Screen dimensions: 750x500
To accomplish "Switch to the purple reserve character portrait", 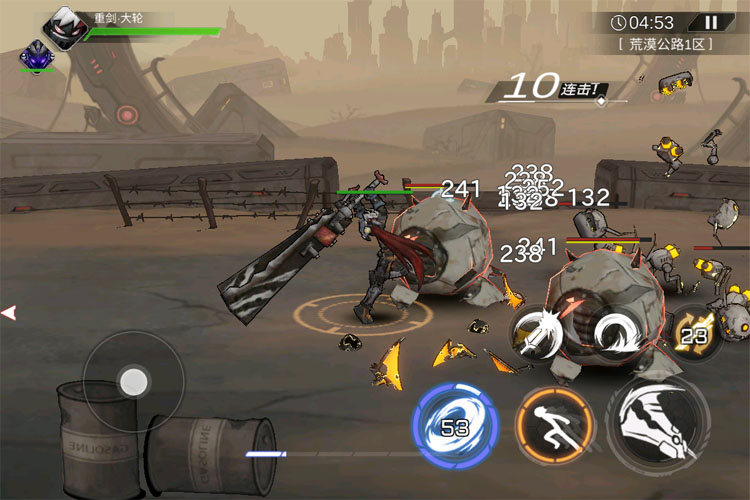I will click(35, 54).
